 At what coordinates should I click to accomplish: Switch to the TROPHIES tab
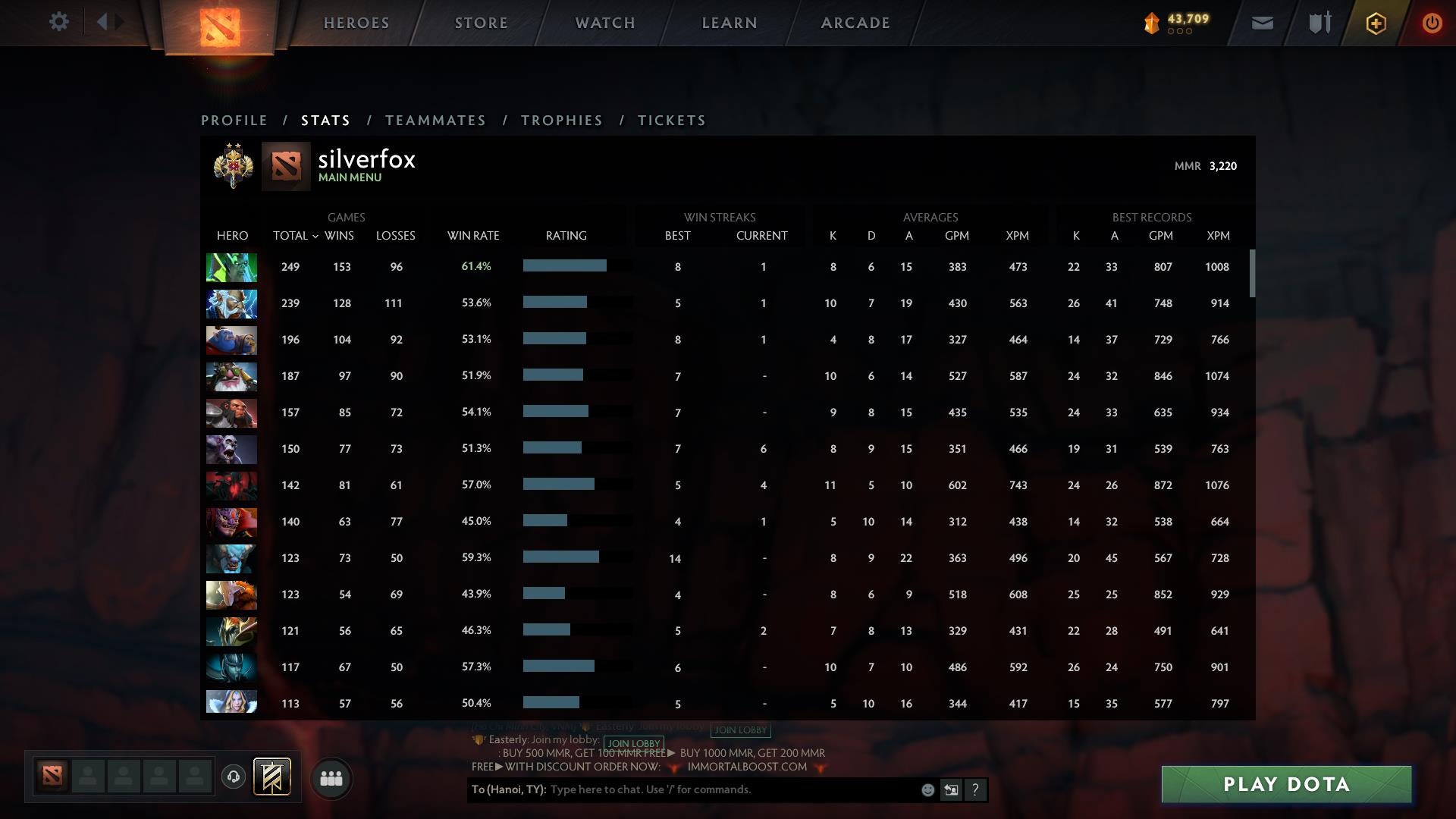click(561, 120)
